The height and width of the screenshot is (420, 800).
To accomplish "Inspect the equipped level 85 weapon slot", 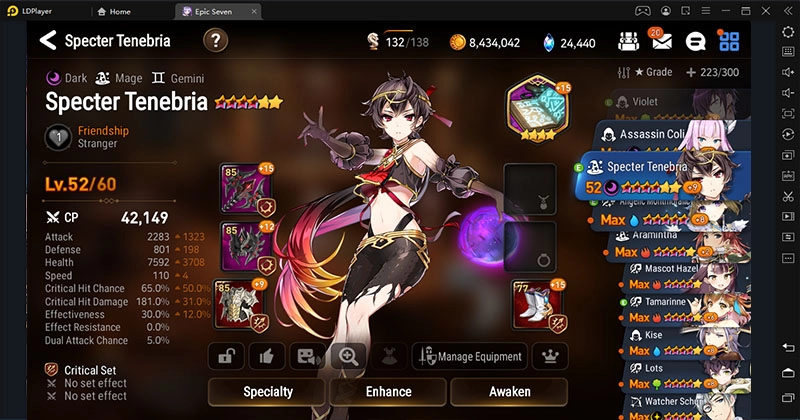I will click(x=244, y=189).
